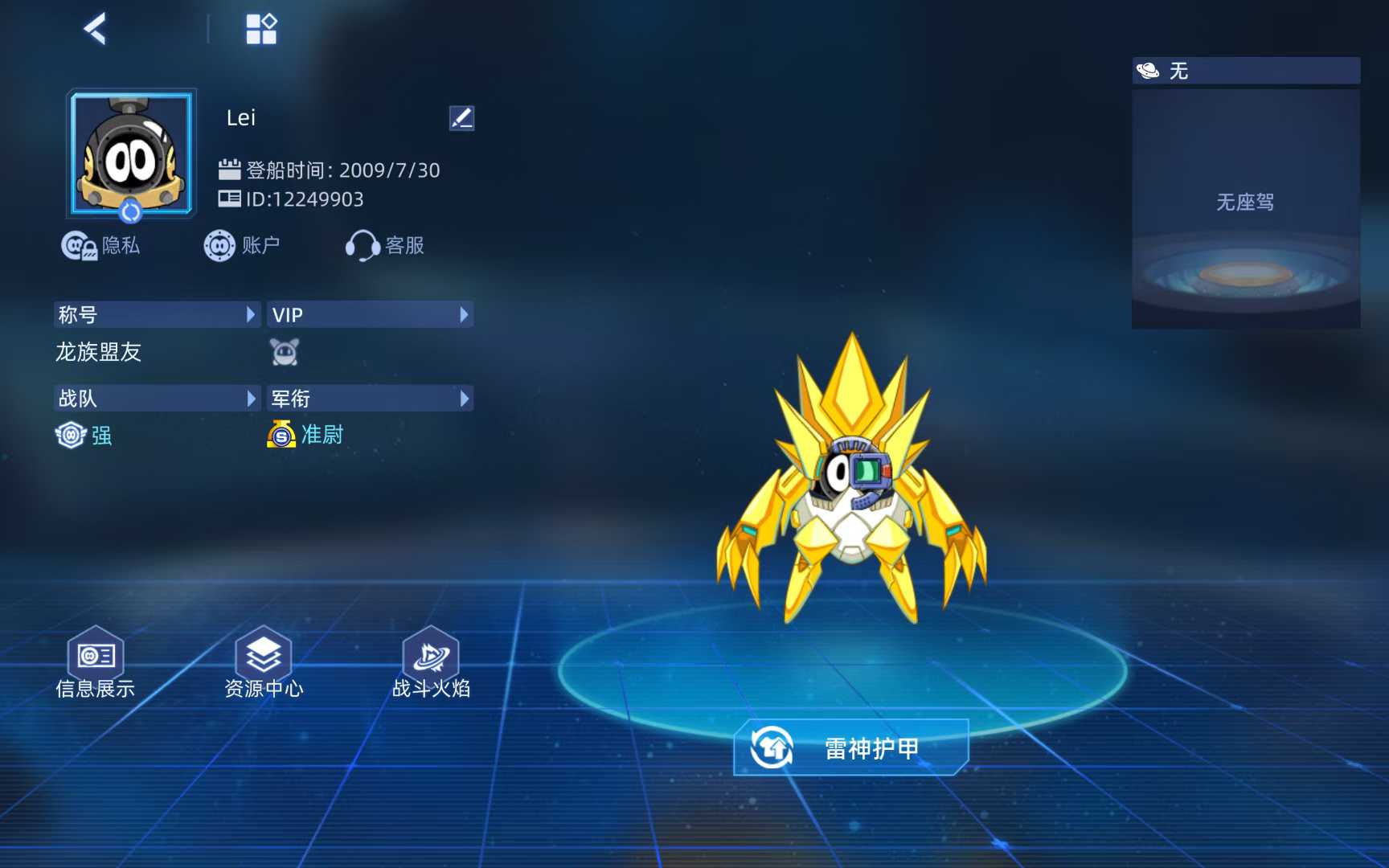Viewport: 1389px width, 868px height.
Task: Edit the nickname Lei
Action: (x=461, y=118)
